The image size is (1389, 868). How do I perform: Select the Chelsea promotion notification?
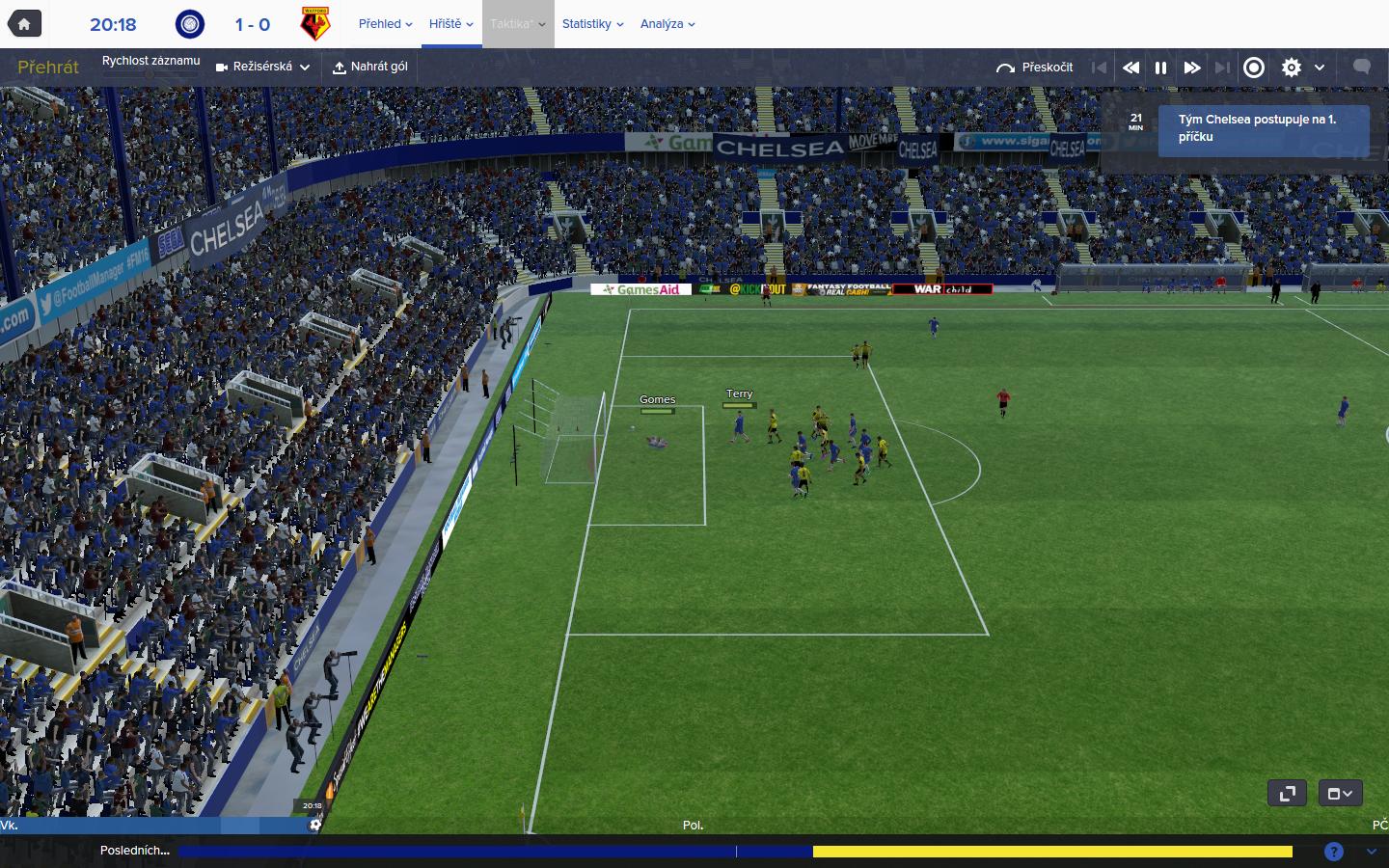coord(1263,128)
